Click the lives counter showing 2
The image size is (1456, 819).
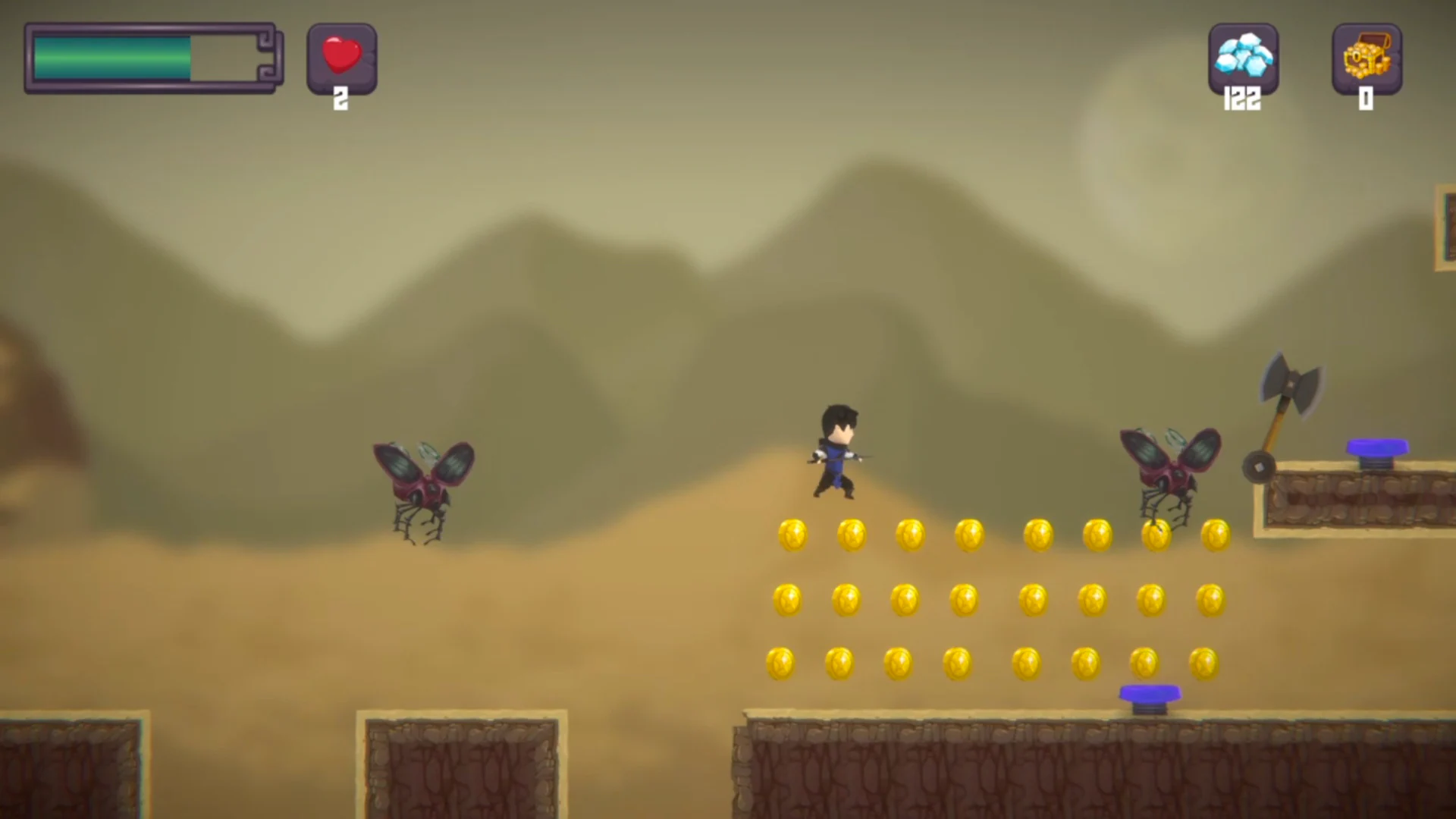(340, 97)
